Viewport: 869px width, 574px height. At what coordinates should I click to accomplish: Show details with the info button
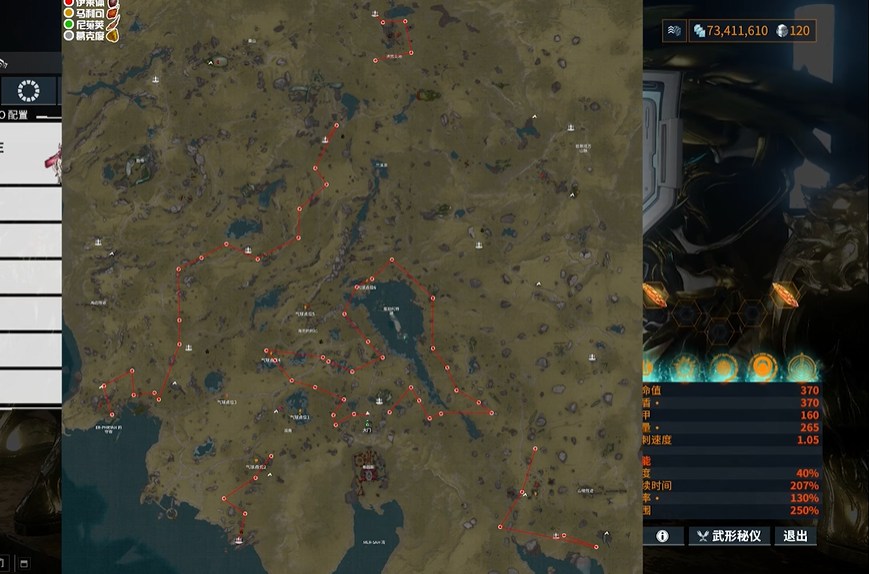point(662,536)
